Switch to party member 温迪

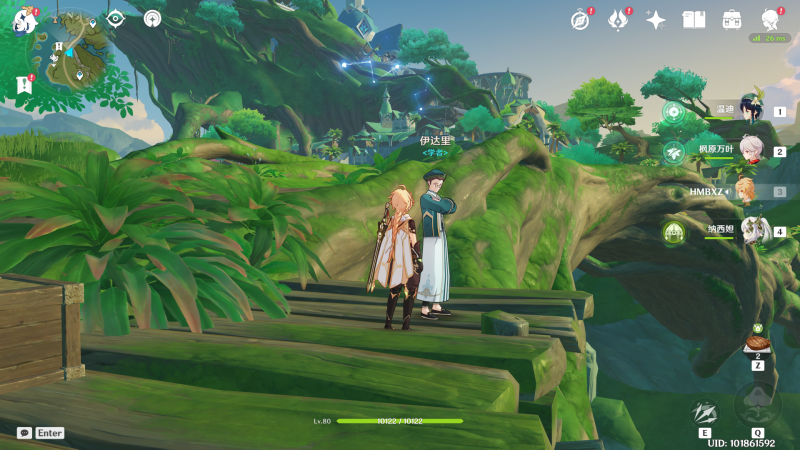[750, 112]
